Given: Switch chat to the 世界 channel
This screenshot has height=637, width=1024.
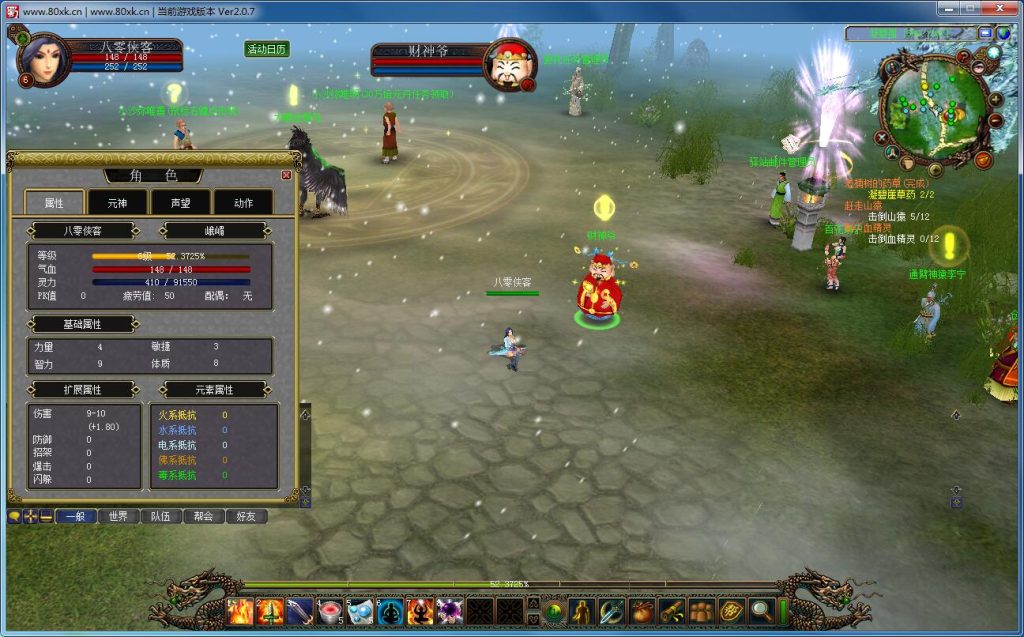Looking at the screenshot, I should pyautogui.click(x=118, y=517).
